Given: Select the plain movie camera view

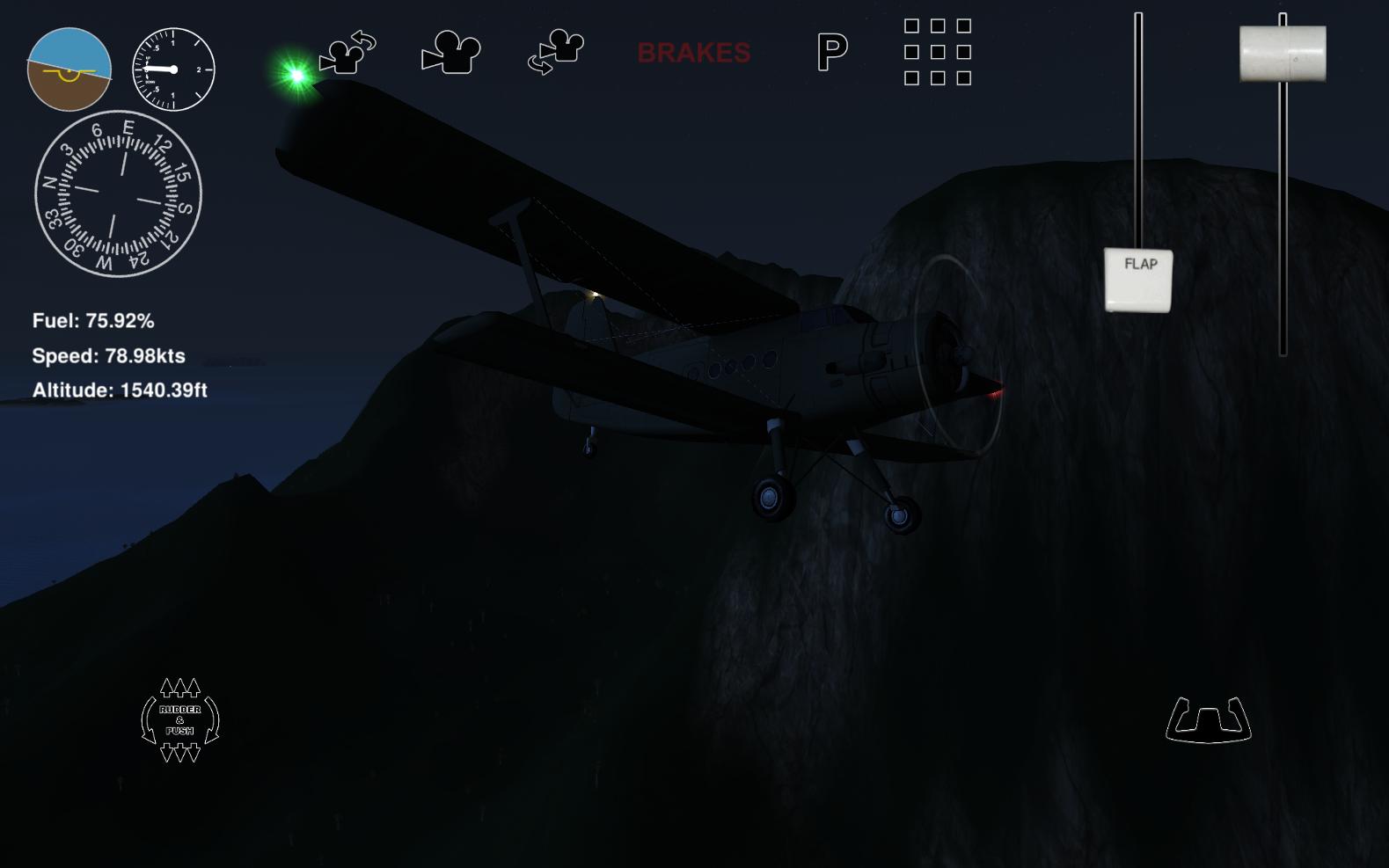Looking at the screenshot, I should tap(452, 55).
